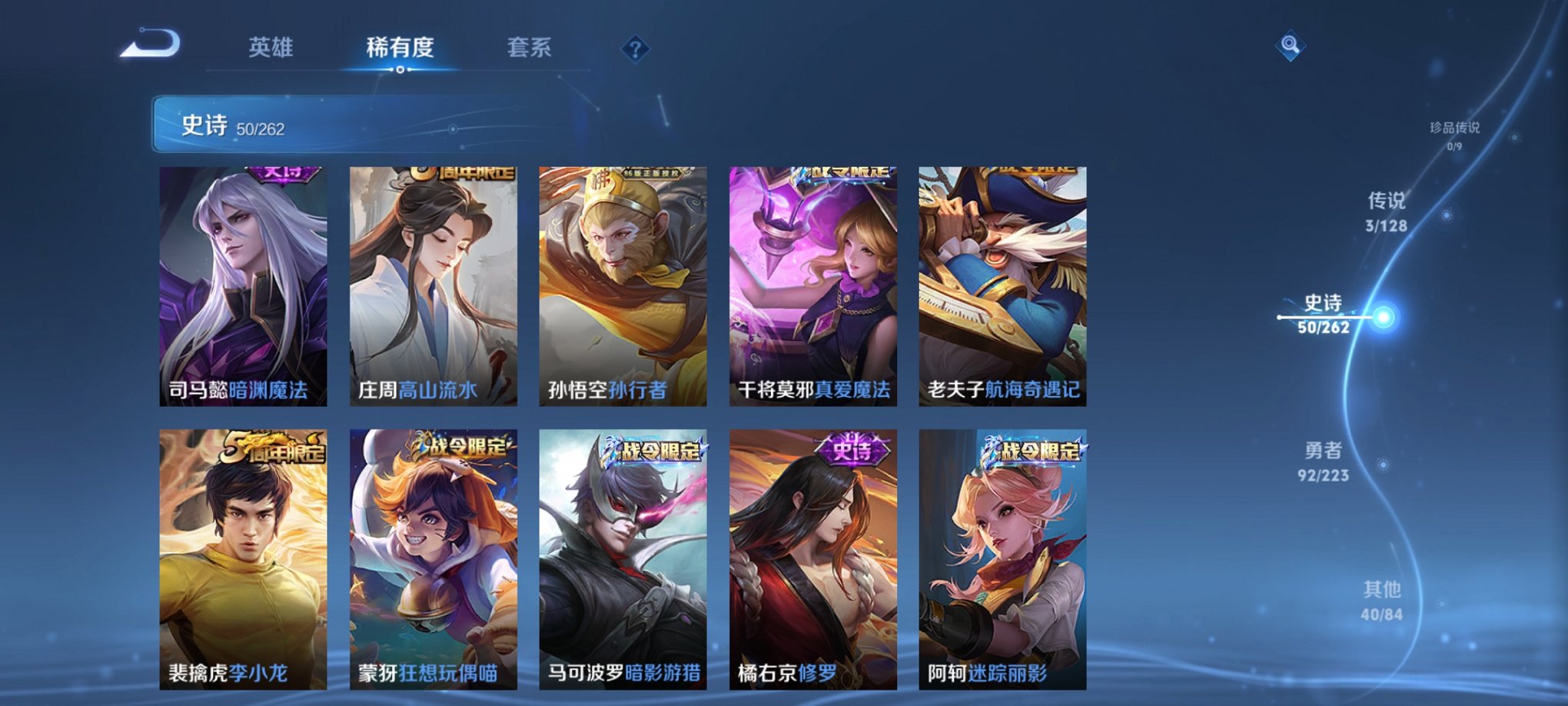Click the help question mark icon

click(x=634, y=48)
